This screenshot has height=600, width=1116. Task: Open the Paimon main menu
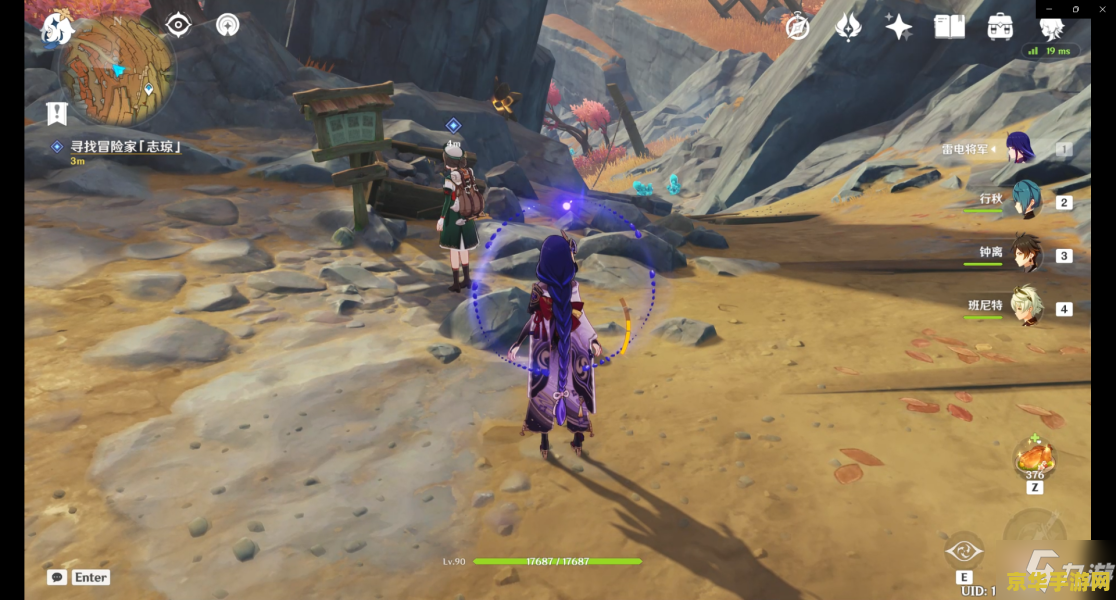click(x=56, y=29)
